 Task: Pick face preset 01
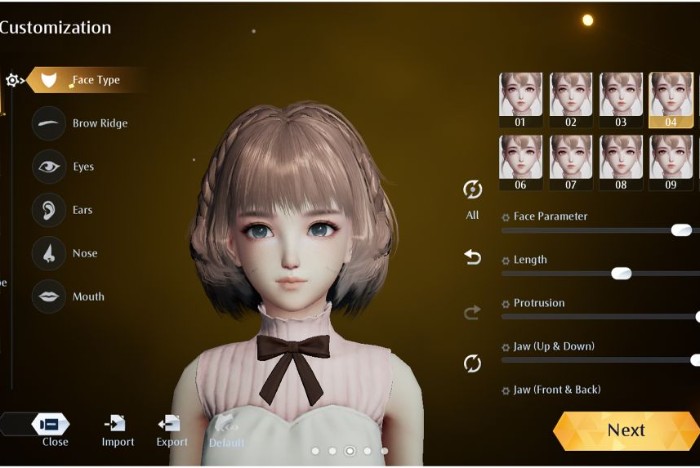coord(520,99)
